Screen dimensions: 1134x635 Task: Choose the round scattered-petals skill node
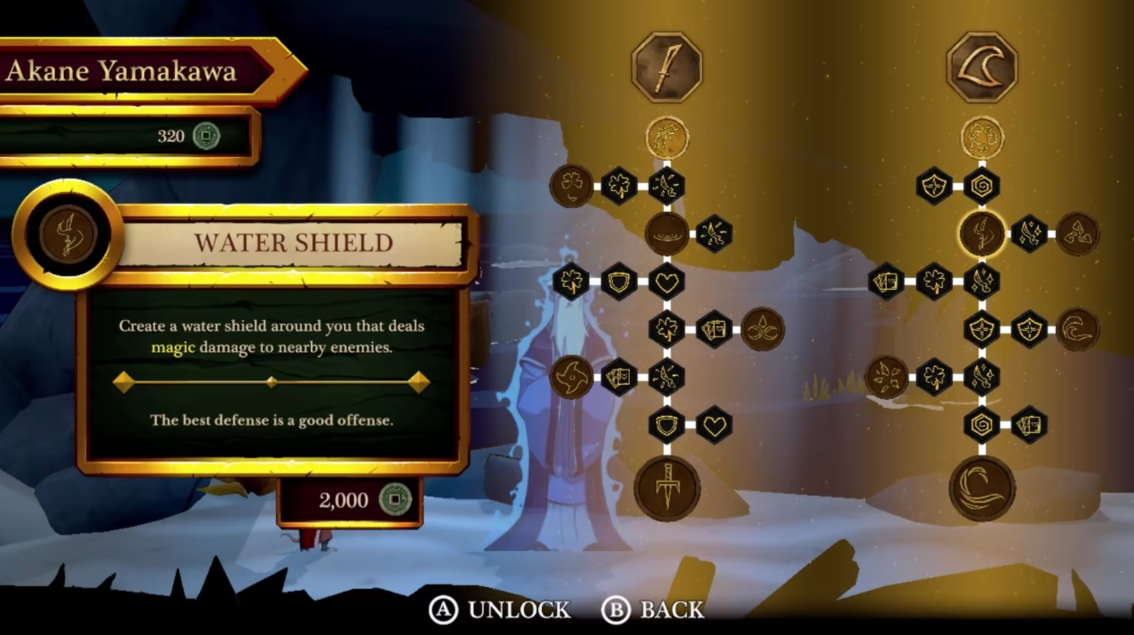(x=886, y=377)
